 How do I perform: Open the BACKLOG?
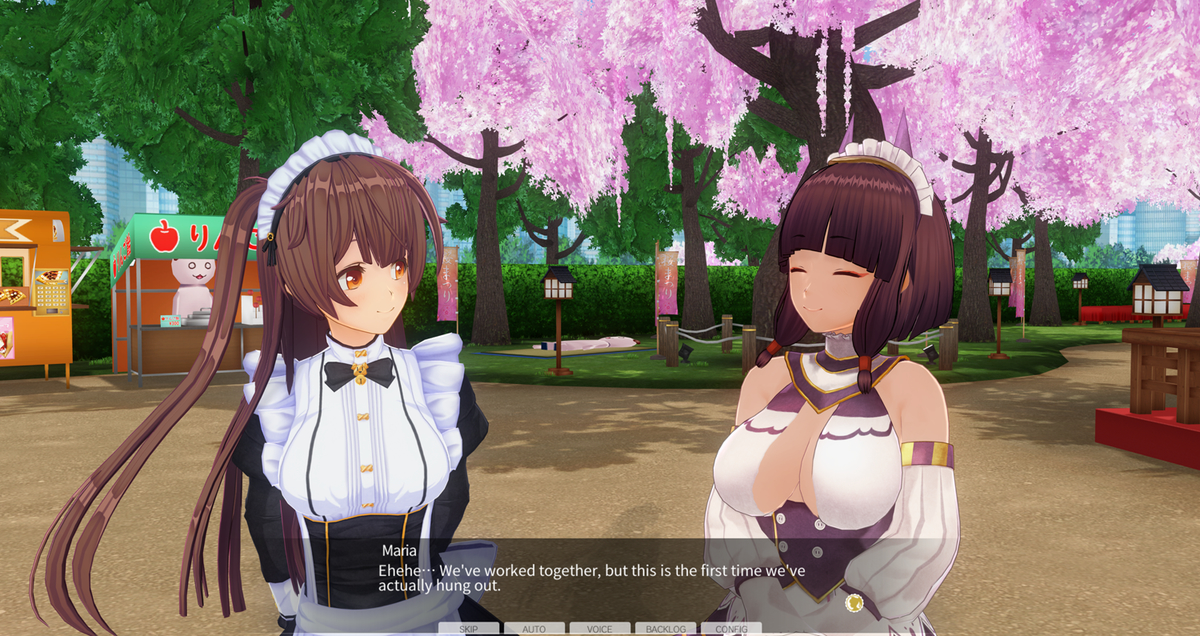point(665,629)
